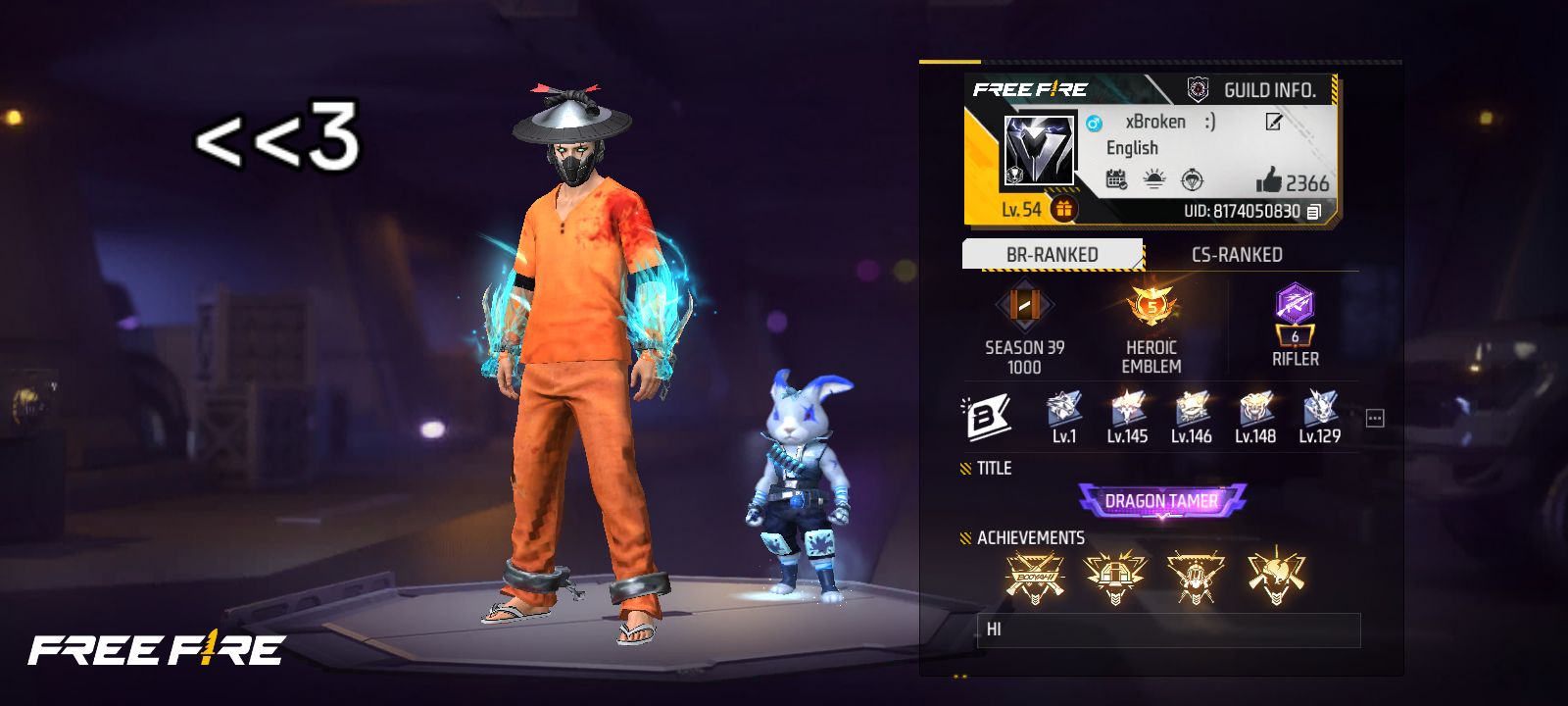Screen dimensions: 1568x706
Task: Open the Booyah Pass B icon
Action: coord(988,419)
